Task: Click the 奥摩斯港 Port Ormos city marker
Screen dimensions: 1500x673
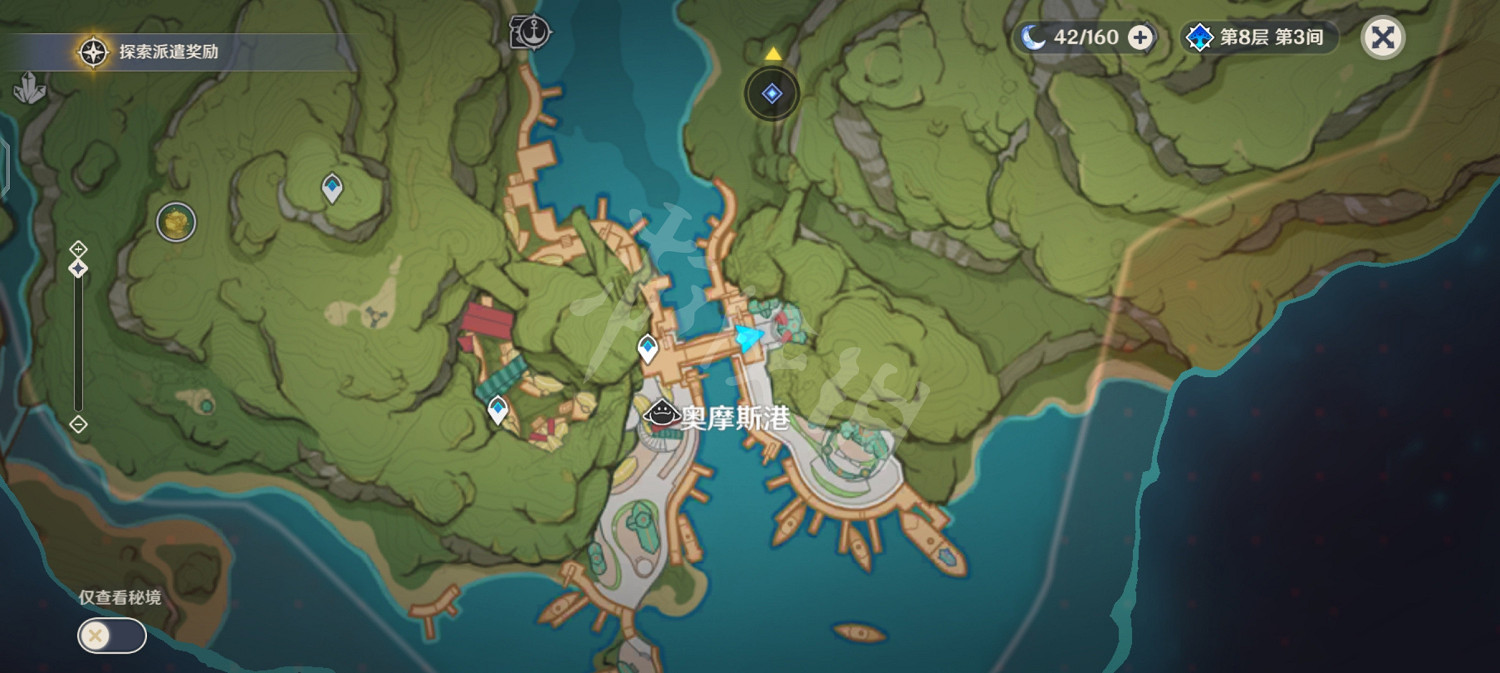Action: (x=661, y=414)
